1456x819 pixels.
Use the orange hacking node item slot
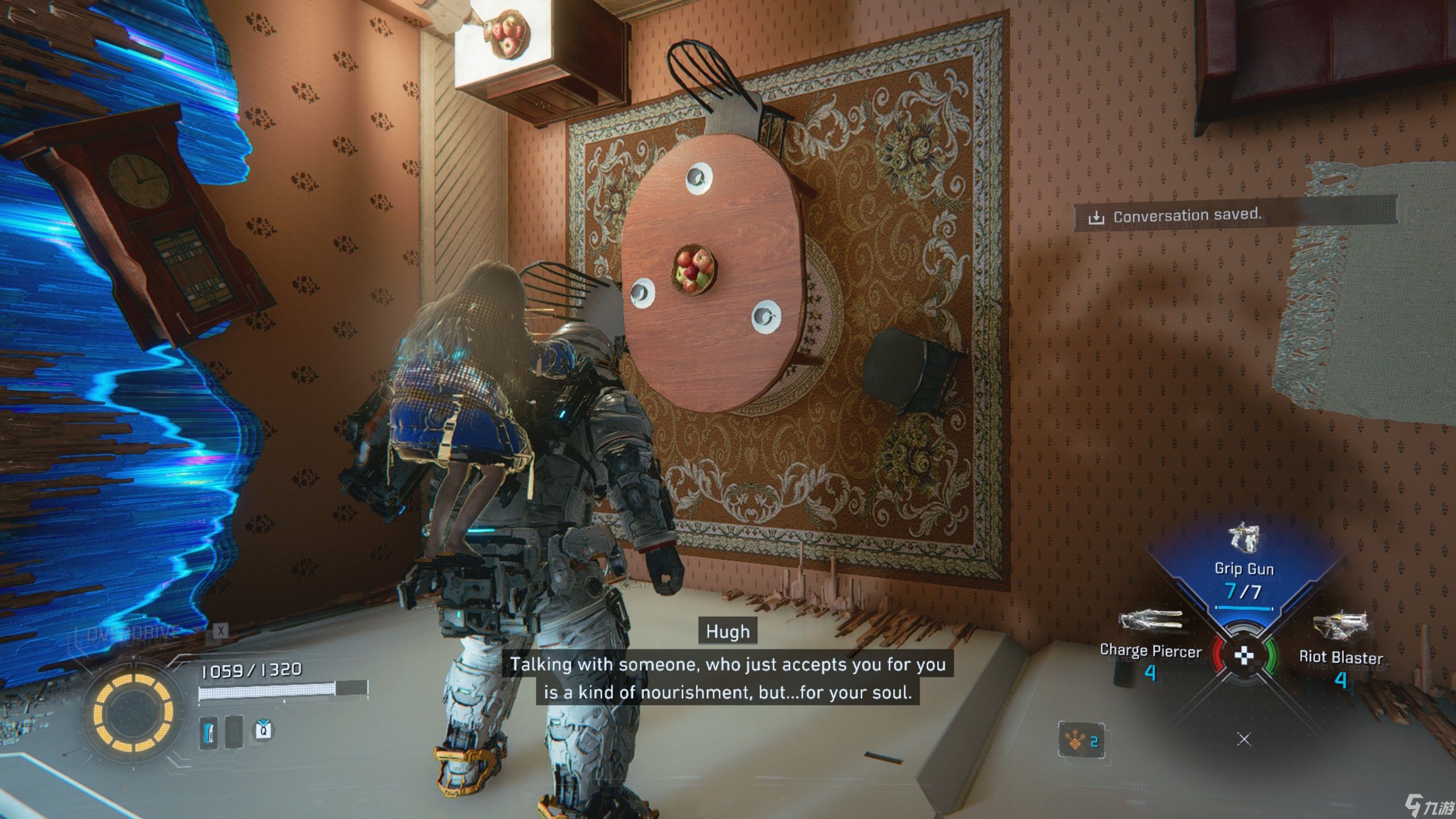(1081, 740)
